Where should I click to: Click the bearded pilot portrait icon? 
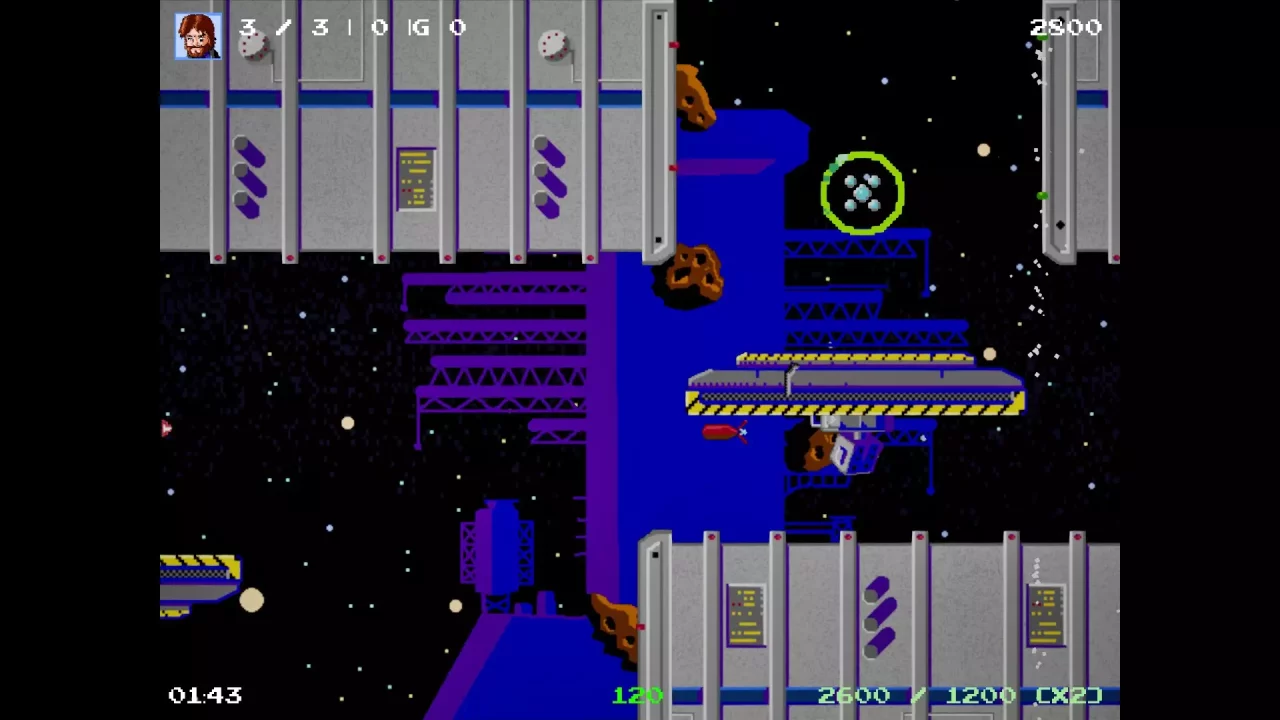click(x=198, y=36)
